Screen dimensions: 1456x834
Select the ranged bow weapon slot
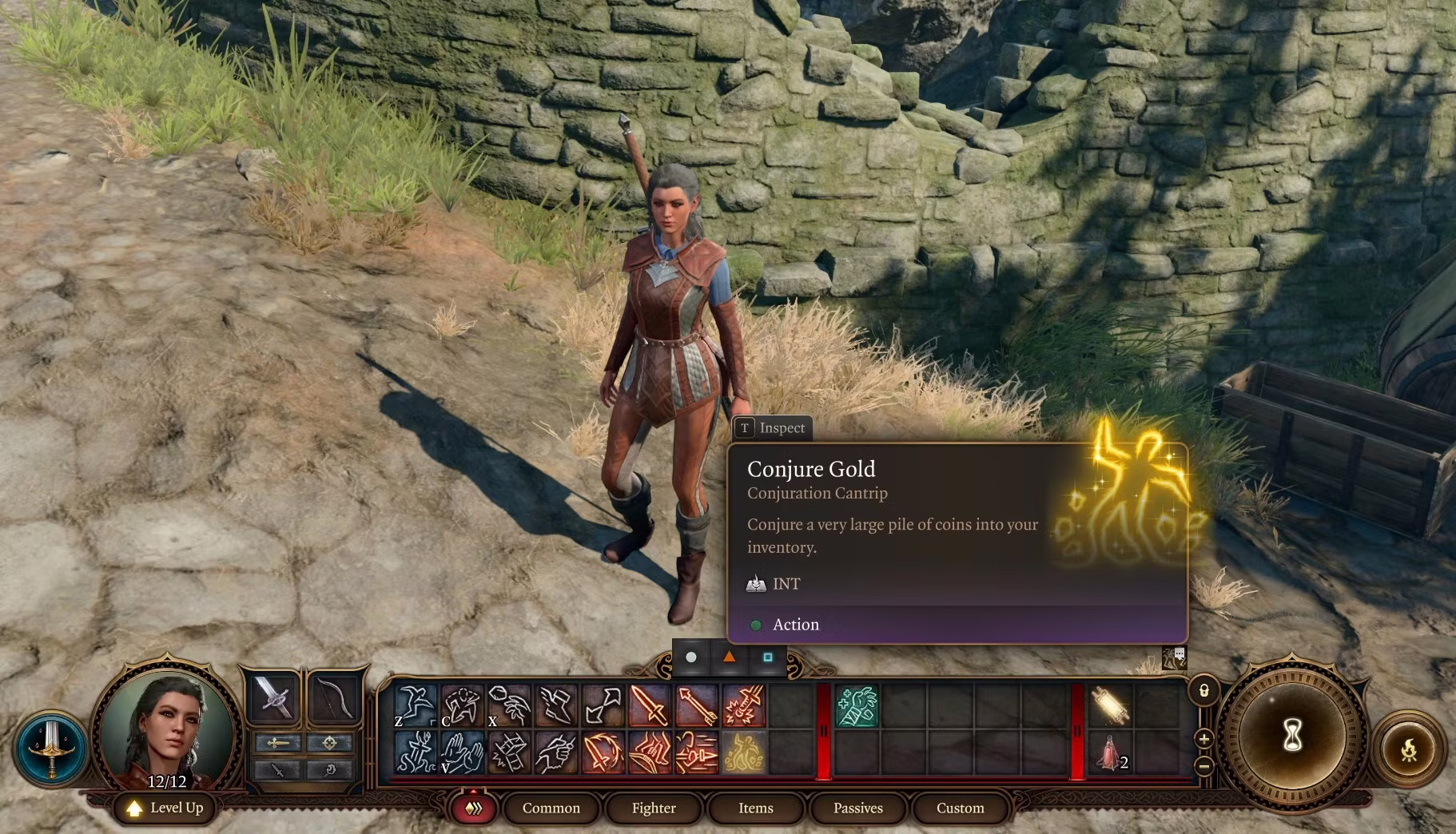334,697
